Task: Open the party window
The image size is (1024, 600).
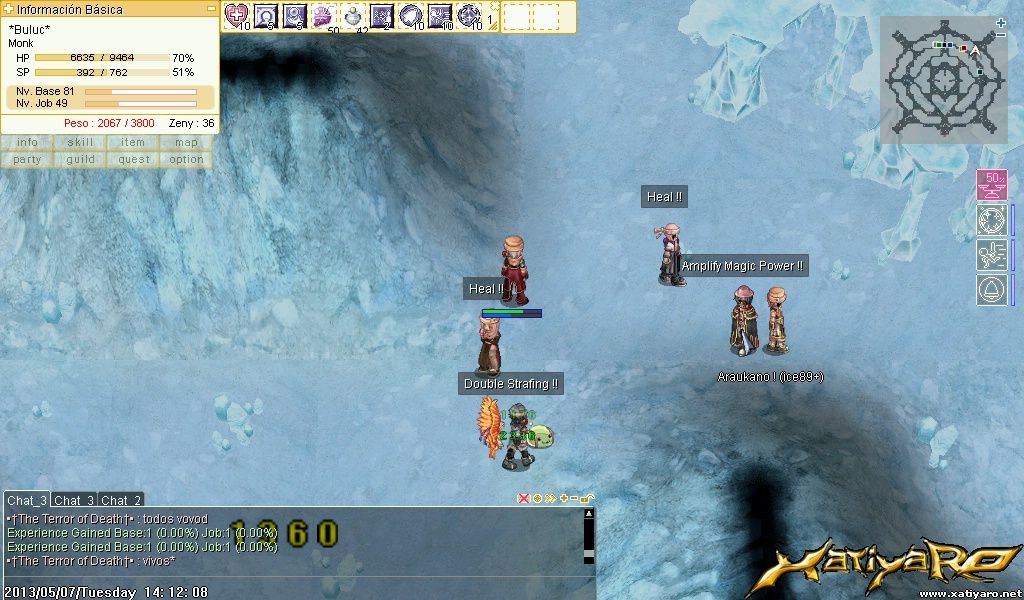Action: tap(27, 160)
